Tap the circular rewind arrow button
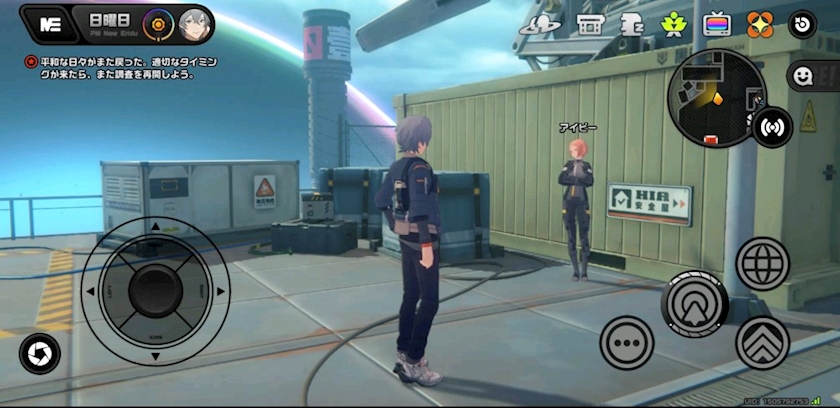This screenshot has height=408, width=840. [802, 24]
